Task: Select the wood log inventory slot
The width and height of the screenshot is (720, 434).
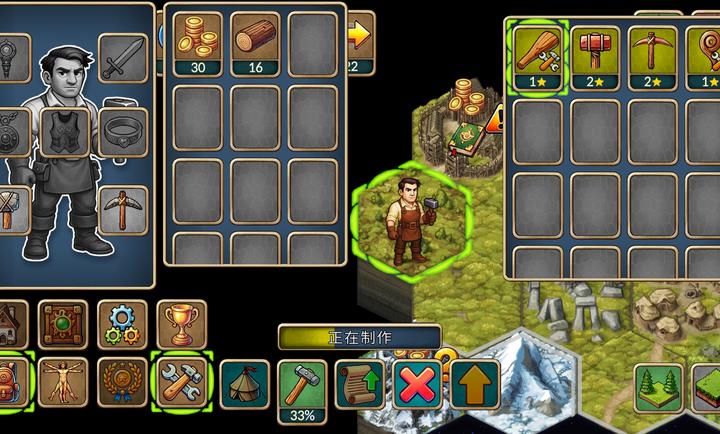Action: [256, 42]
